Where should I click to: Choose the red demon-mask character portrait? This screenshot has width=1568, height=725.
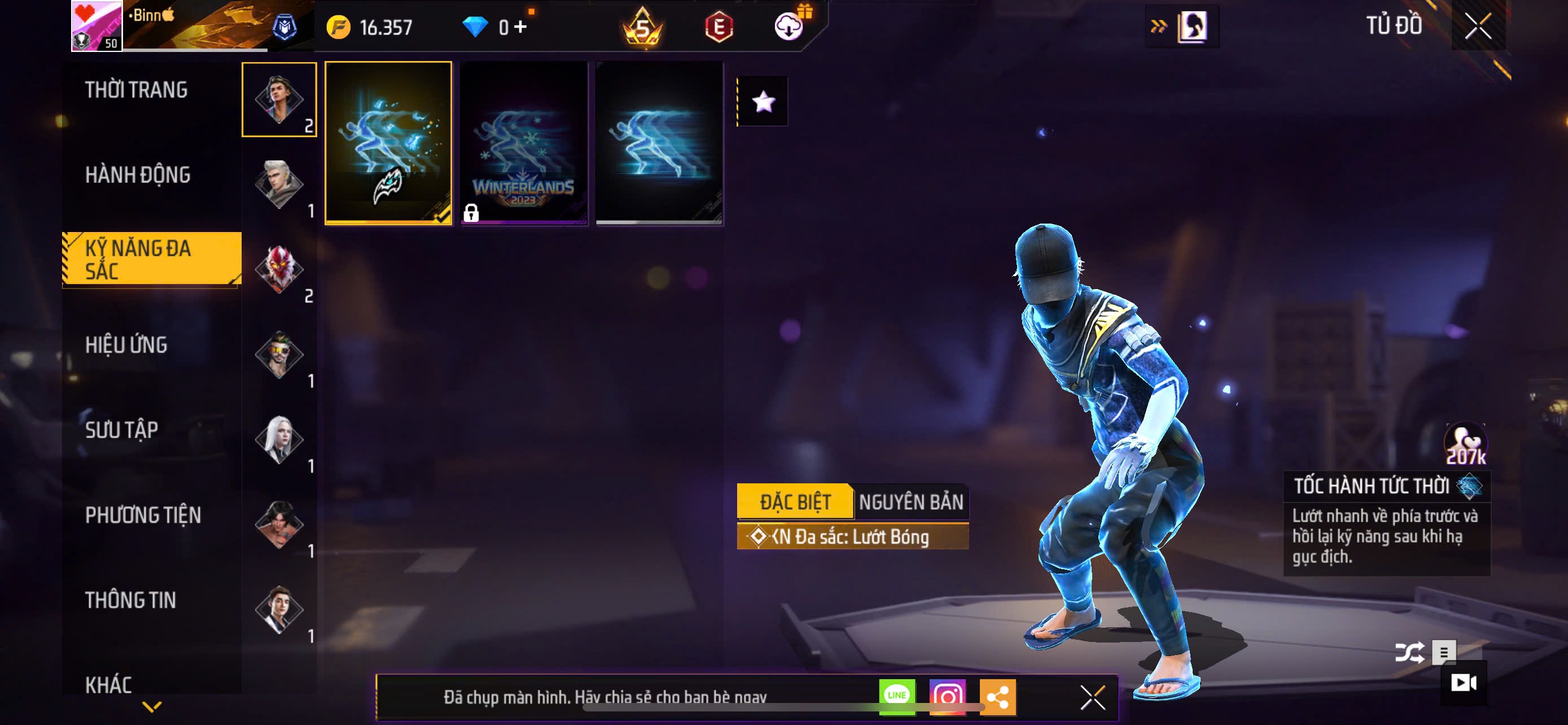point(279,269)
